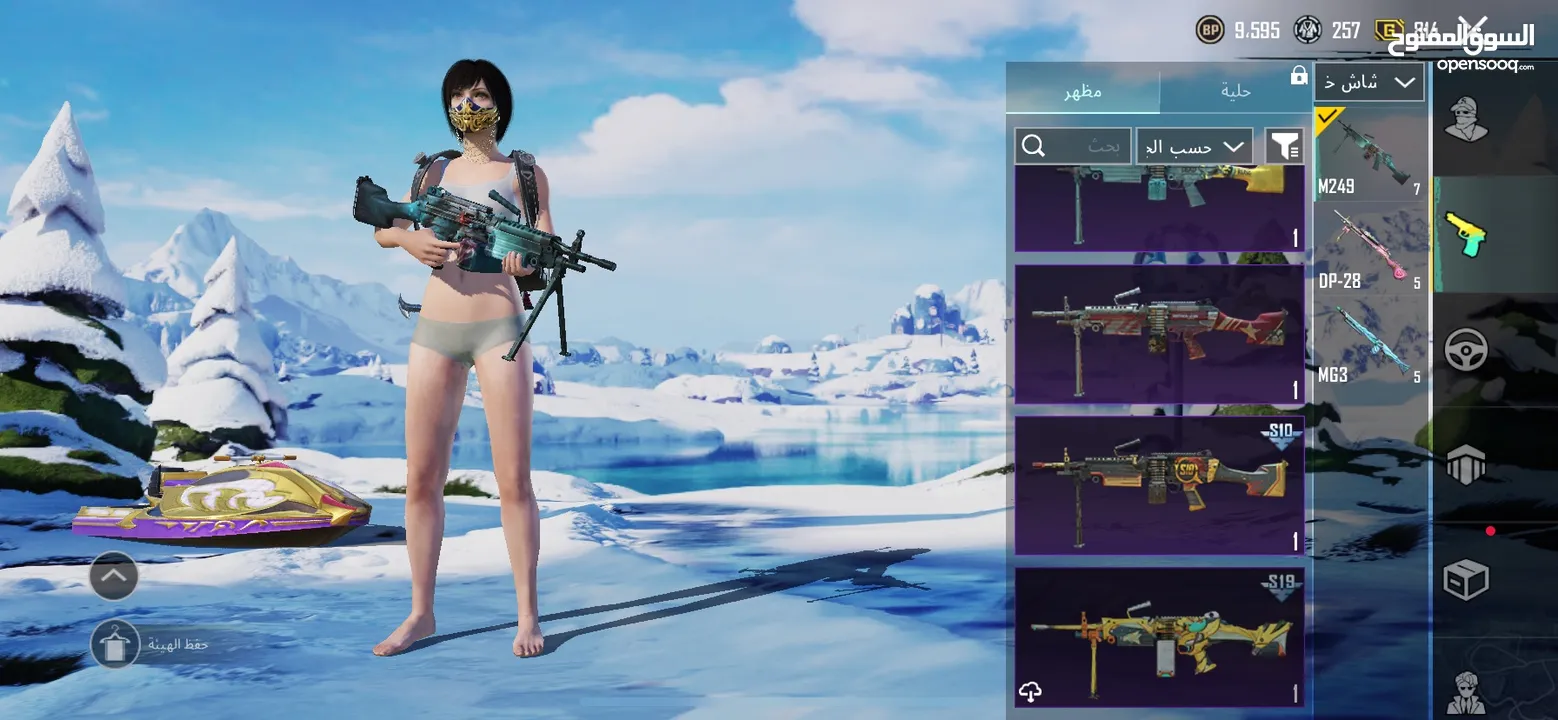Screen dimensions: 1558x720
Task: Select the M249 weapon entry
Action: [1371, 153]
